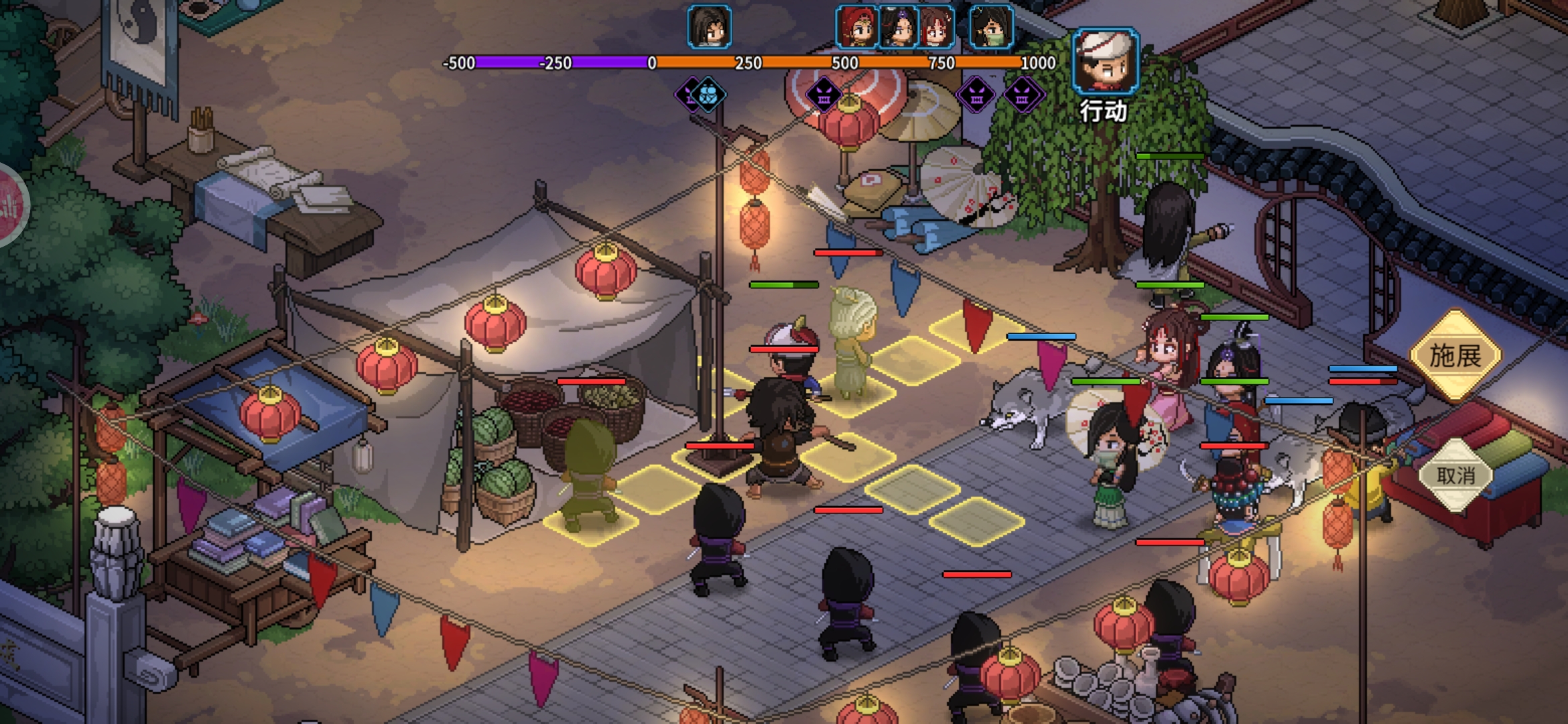This screenshot has width=1568, height=724.
Task: Click the blue wolf marker on the turn bar
Action: 709,95
